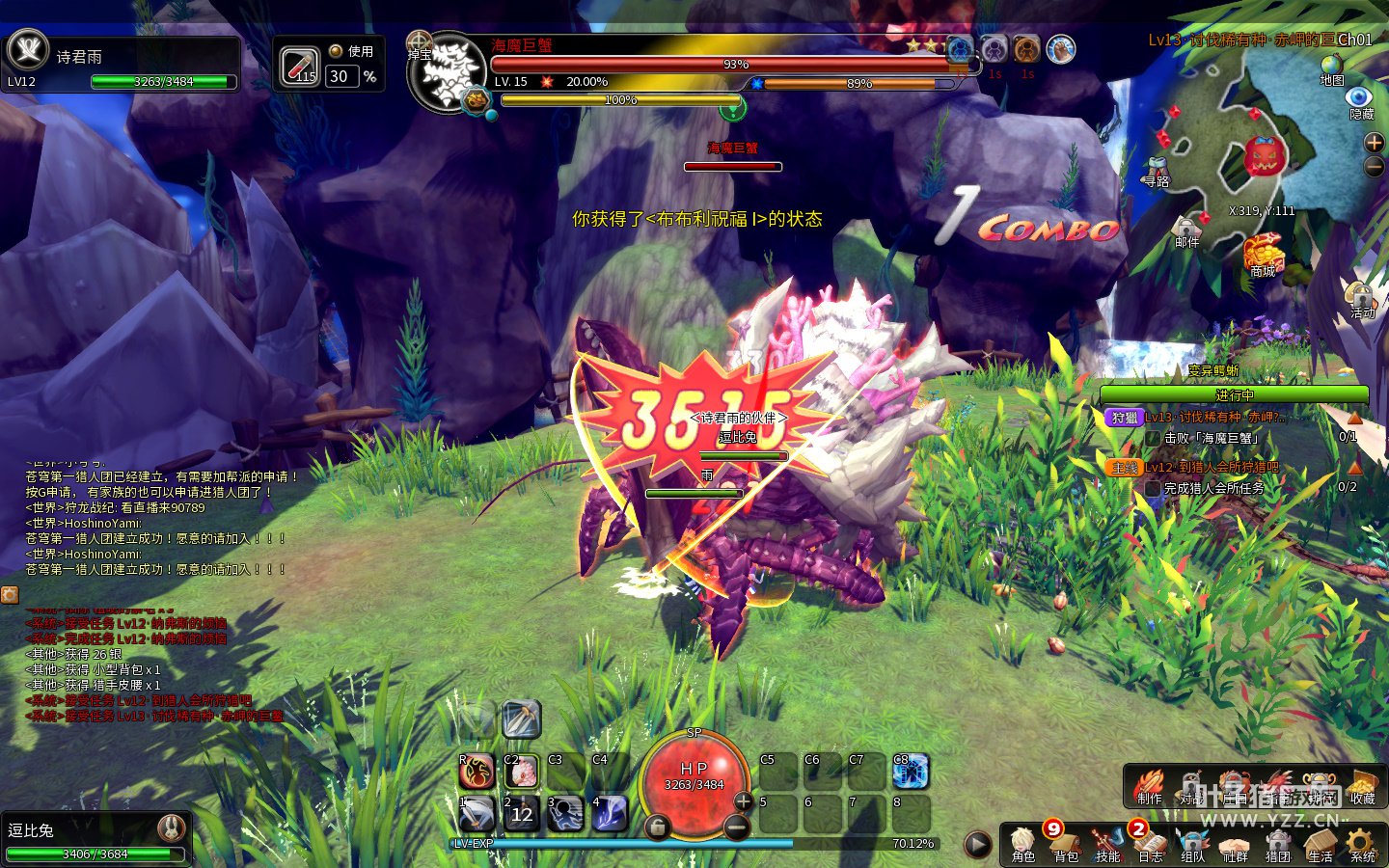Viewport: 1389px width, 868px height.
Task: Open the 背包 backpack inventory
Action: coord(1065,843)
